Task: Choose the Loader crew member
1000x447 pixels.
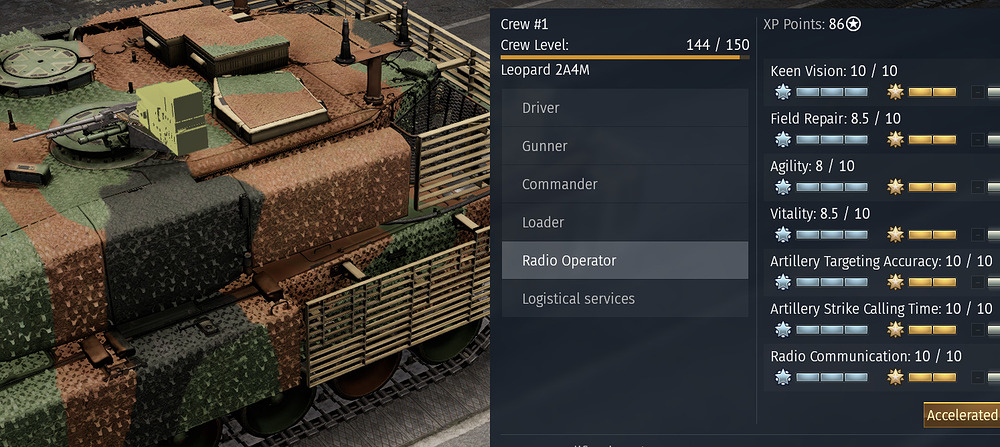Action: [624, 222]
